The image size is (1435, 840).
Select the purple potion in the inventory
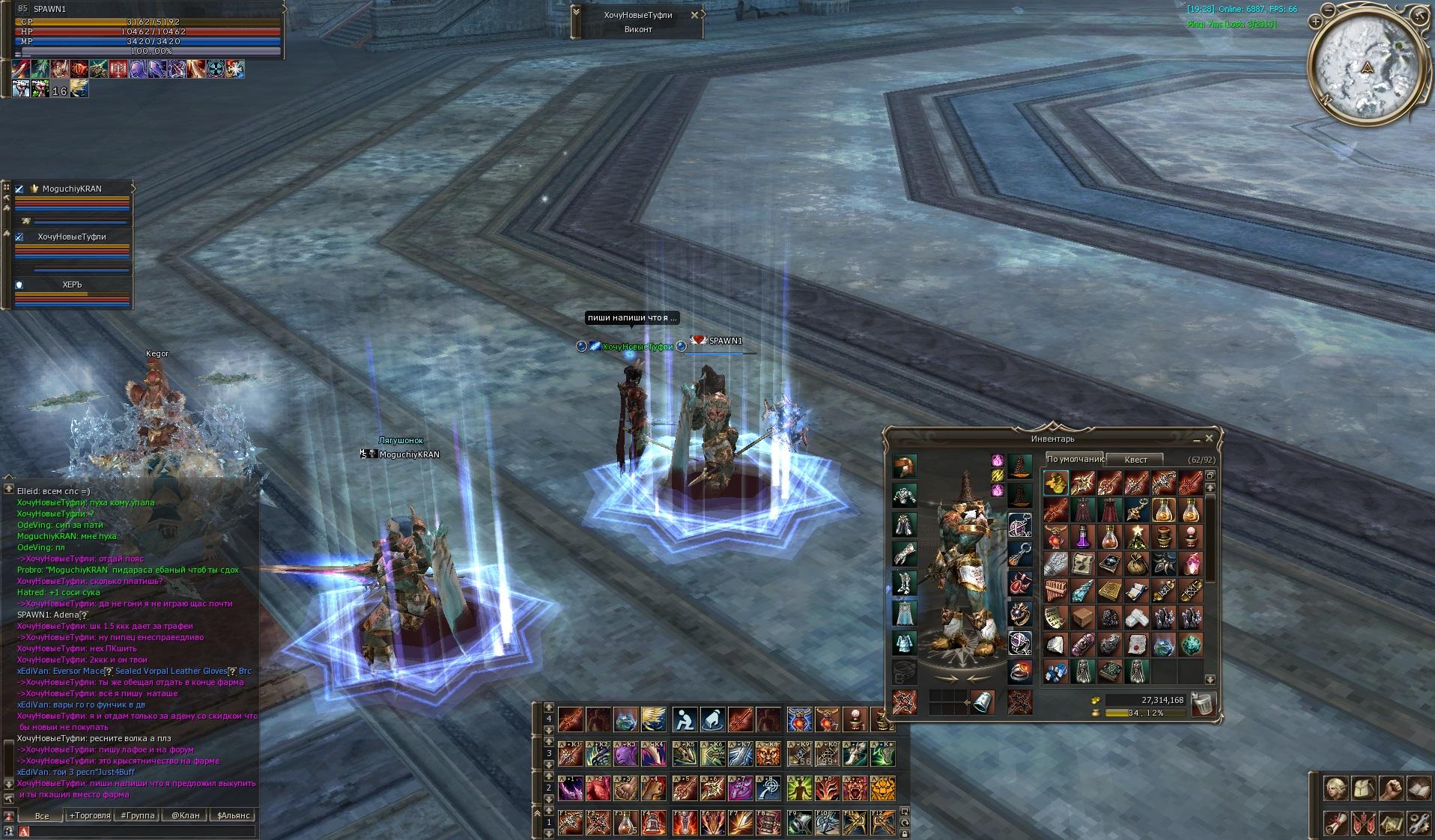click(x=1083, y=537)
